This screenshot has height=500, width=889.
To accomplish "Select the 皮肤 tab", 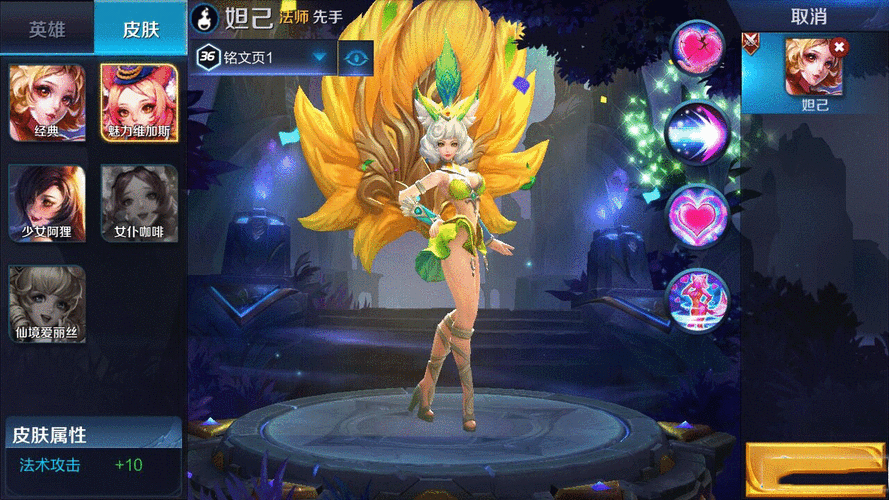I will point(141,28).
